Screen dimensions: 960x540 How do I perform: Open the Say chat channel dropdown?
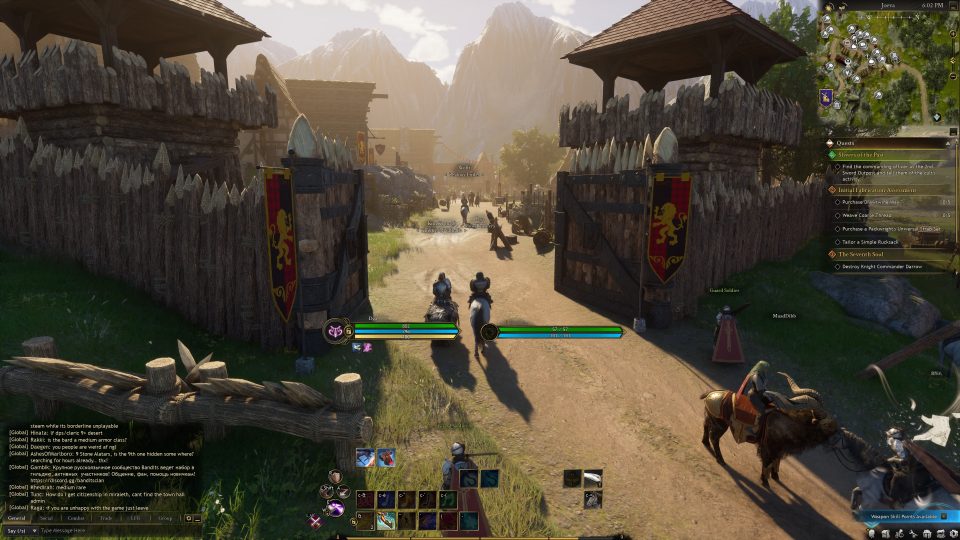(x=18, y=530)
